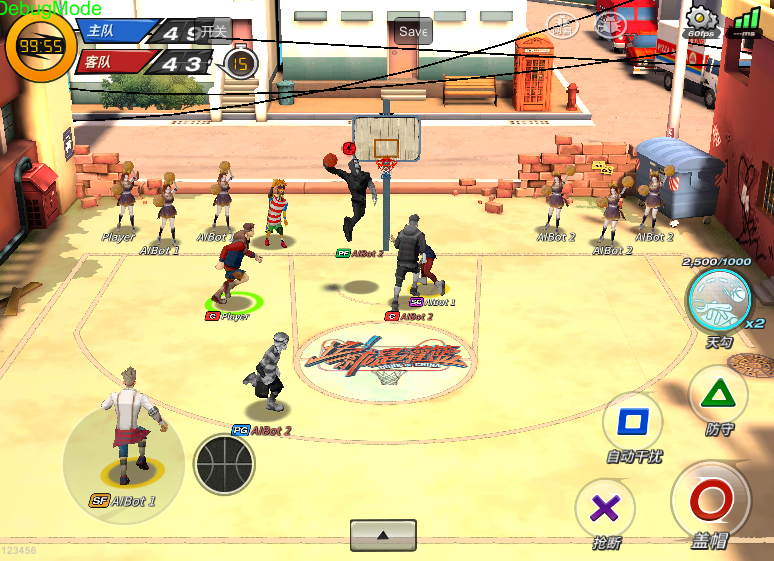
Task: Enable 自动干扰 auto-interfere square button
Action: click(x=633, y=421)
